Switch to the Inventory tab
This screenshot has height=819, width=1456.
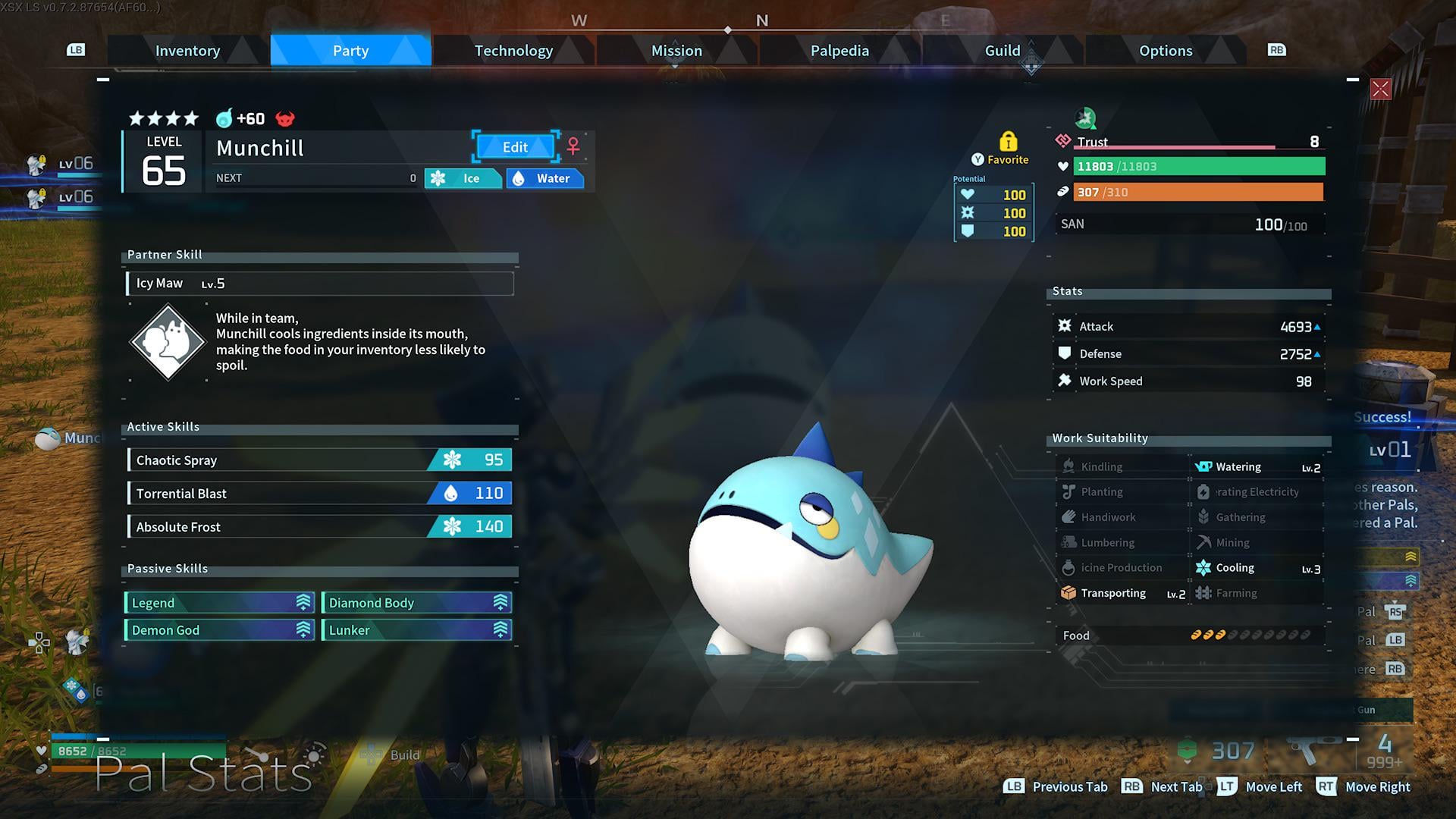coord(187,51)
